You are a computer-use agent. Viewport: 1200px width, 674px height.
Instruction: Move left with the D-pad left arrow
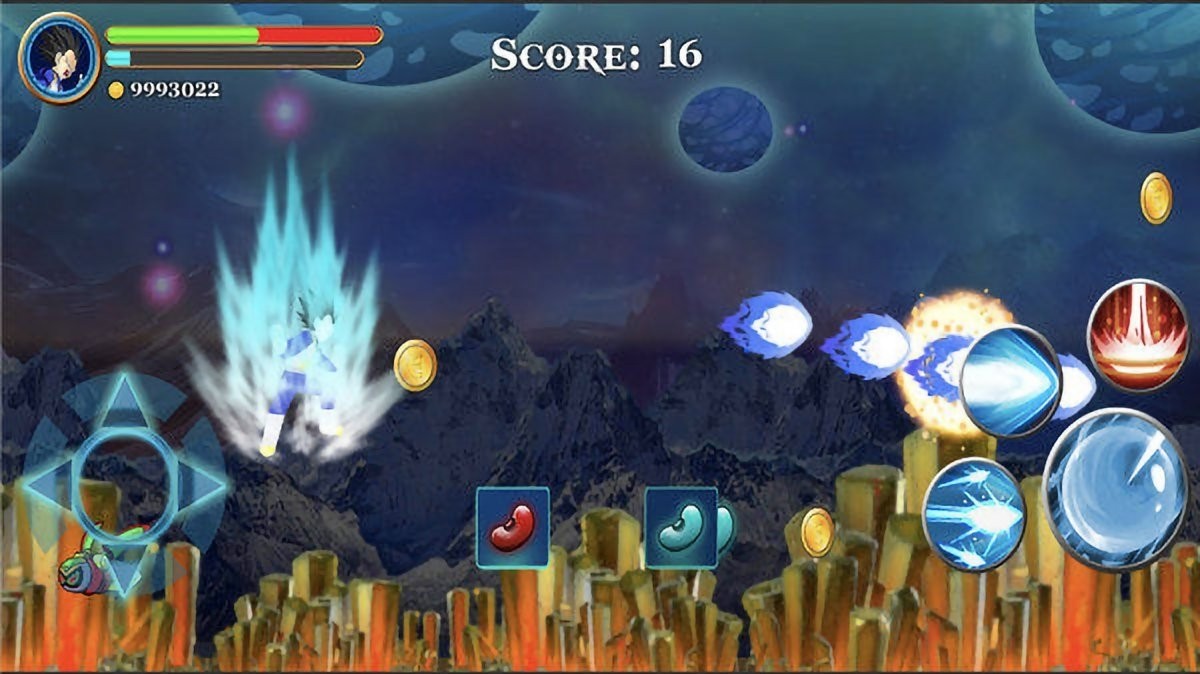[46, 486]
